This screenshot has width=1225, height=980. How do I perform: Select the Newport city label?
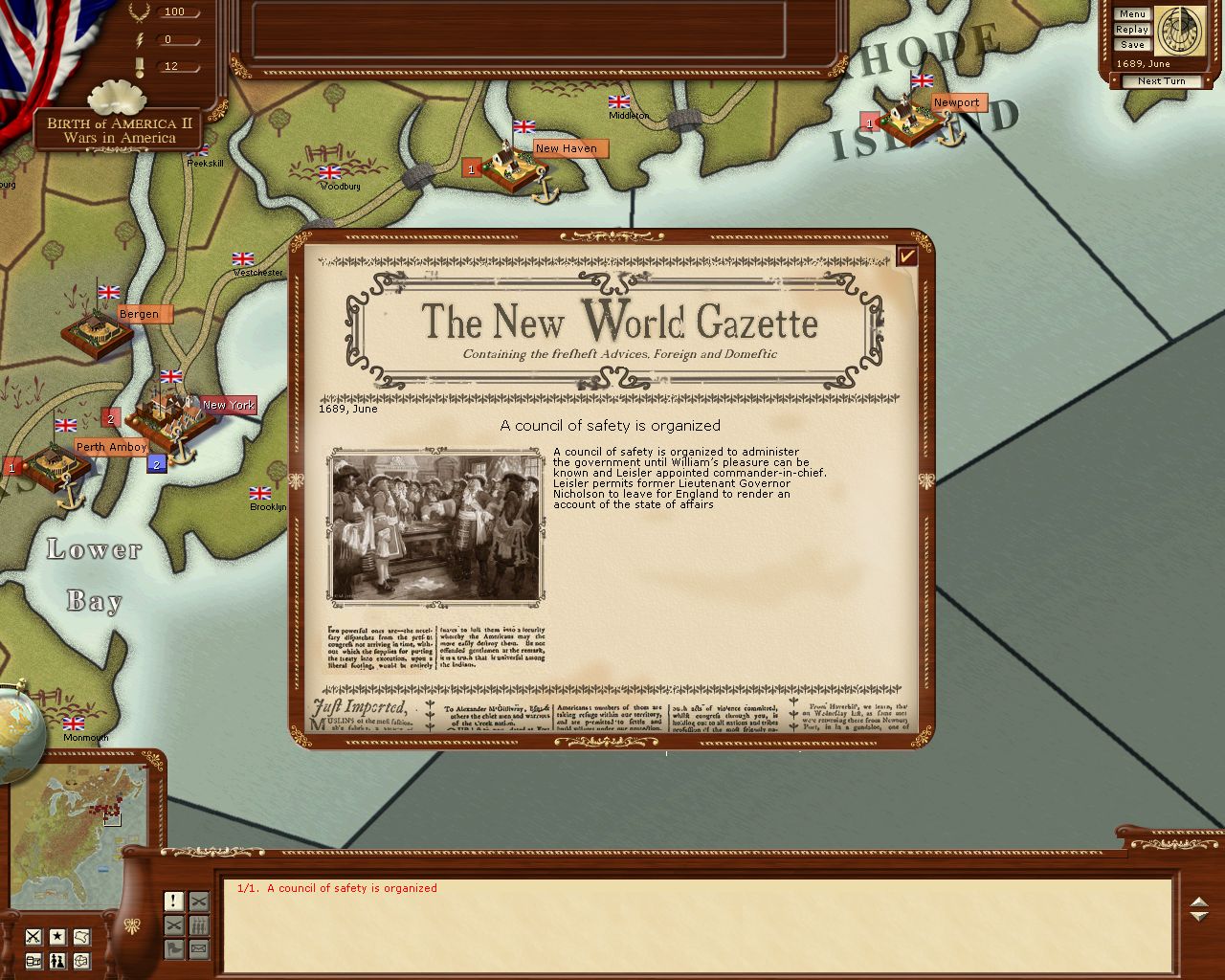(956, 102)
